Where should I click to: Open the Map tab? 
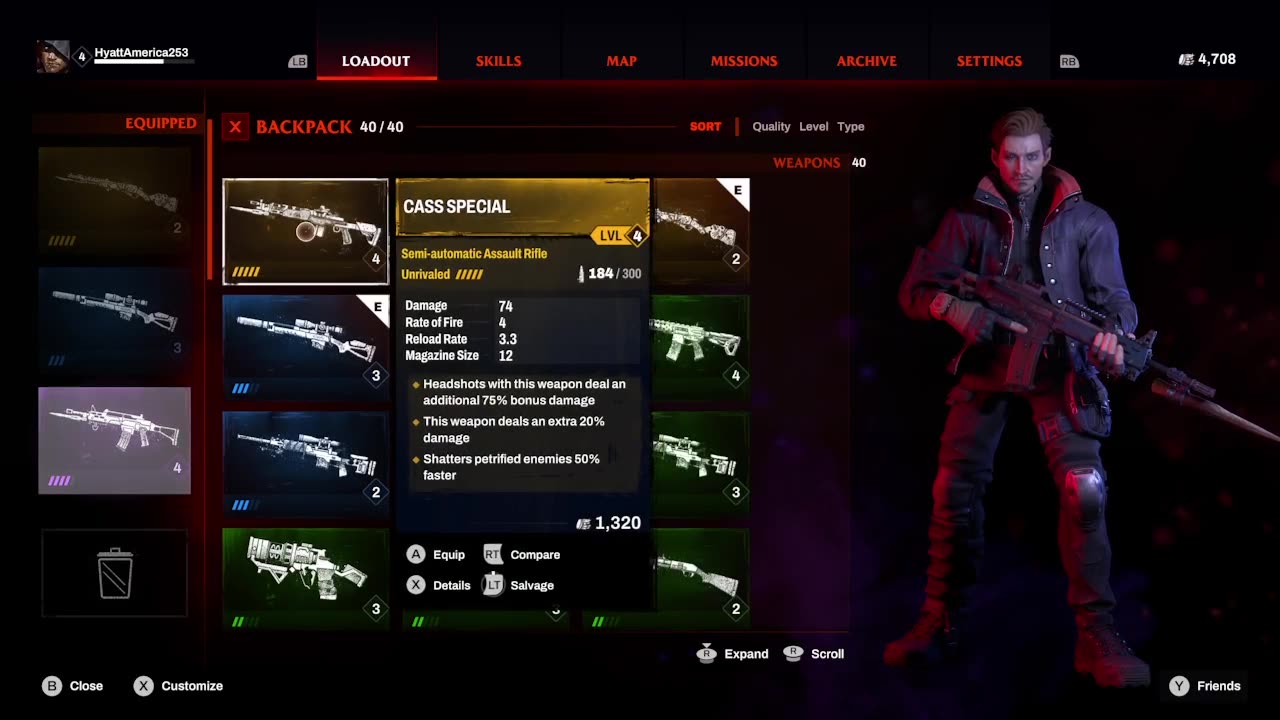(x=621, y=61)
